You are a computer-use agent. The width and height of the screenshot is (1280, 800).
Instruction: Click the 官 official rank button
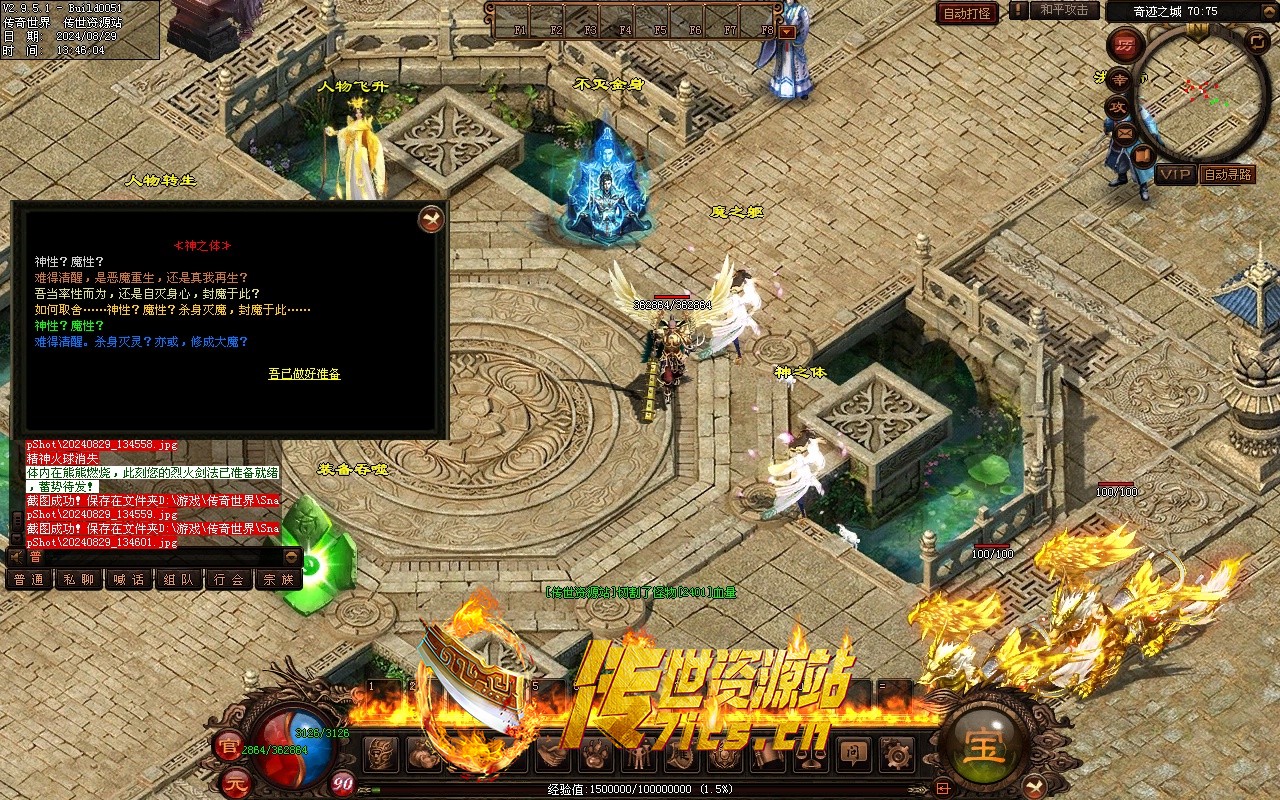pyautogui.click(x=228, y=744)
